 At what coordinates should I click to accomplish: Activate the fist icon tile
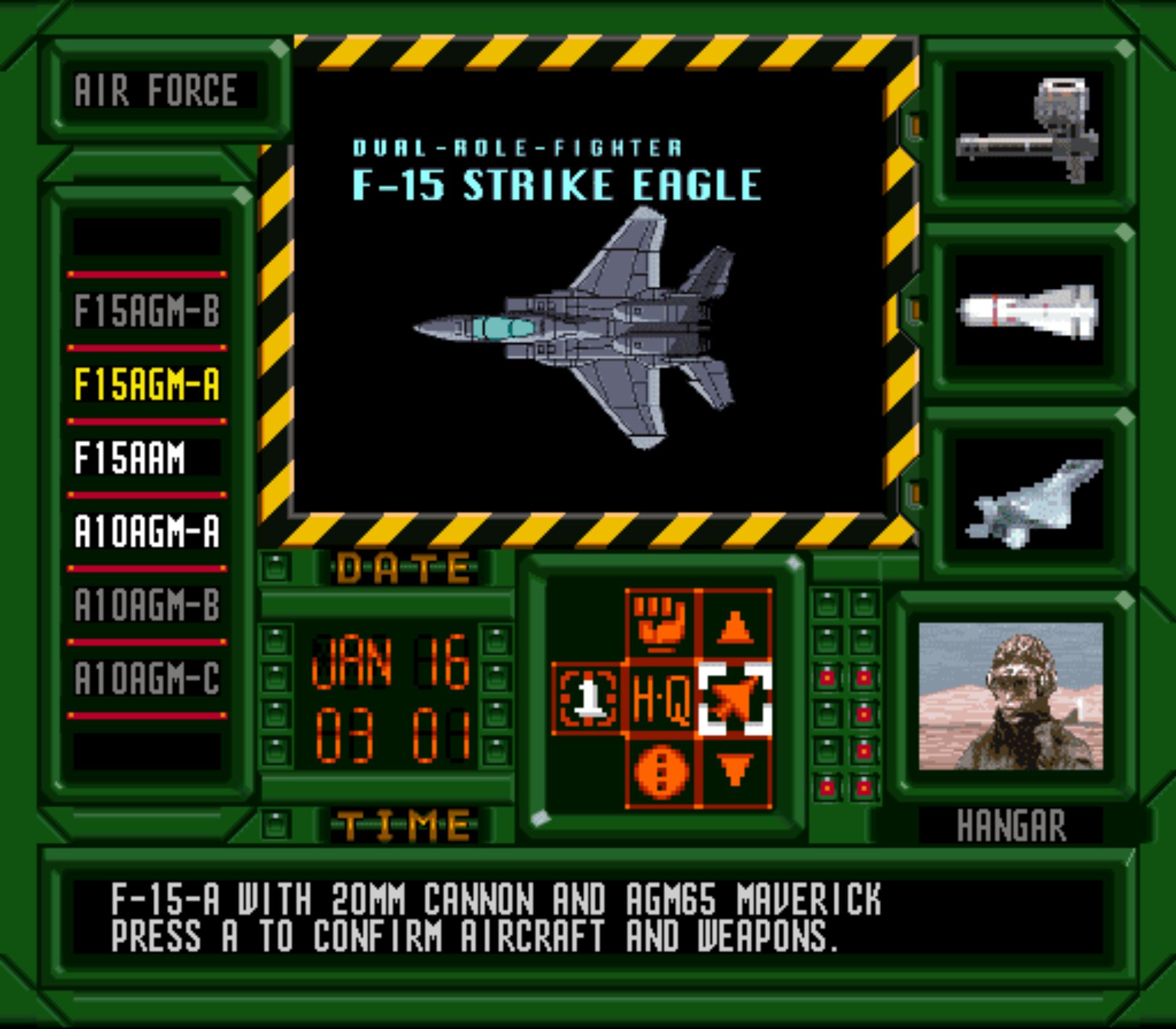click(x=661, y=624)
